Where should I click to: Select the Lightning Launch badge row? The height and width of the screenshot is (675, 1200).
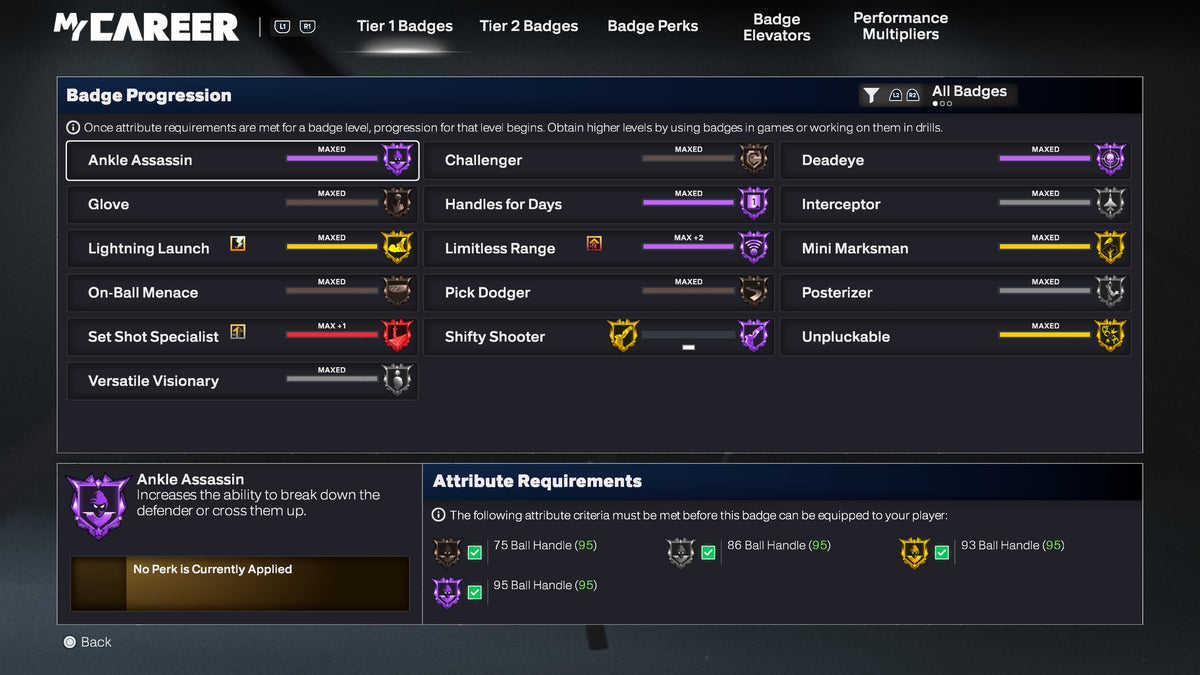pos(241,248)
